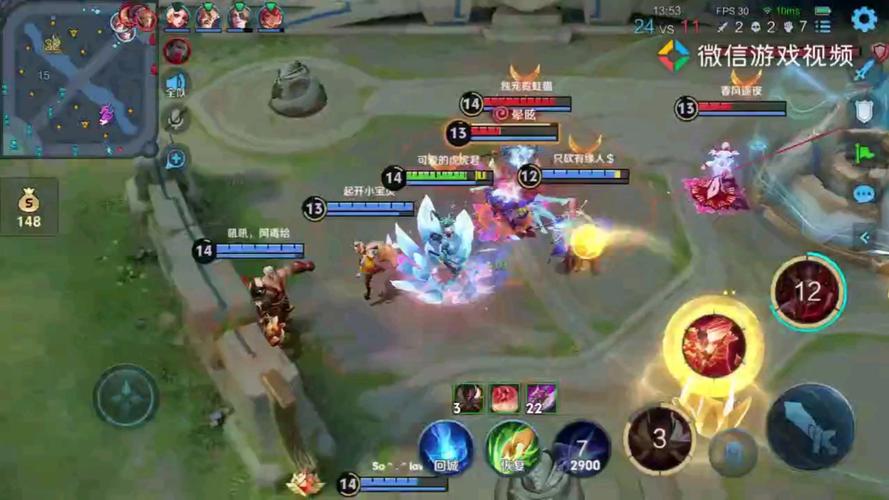The height and width of the screenshot is (500, 889).
Task: Toggle the microphone button
Action: 176,119
